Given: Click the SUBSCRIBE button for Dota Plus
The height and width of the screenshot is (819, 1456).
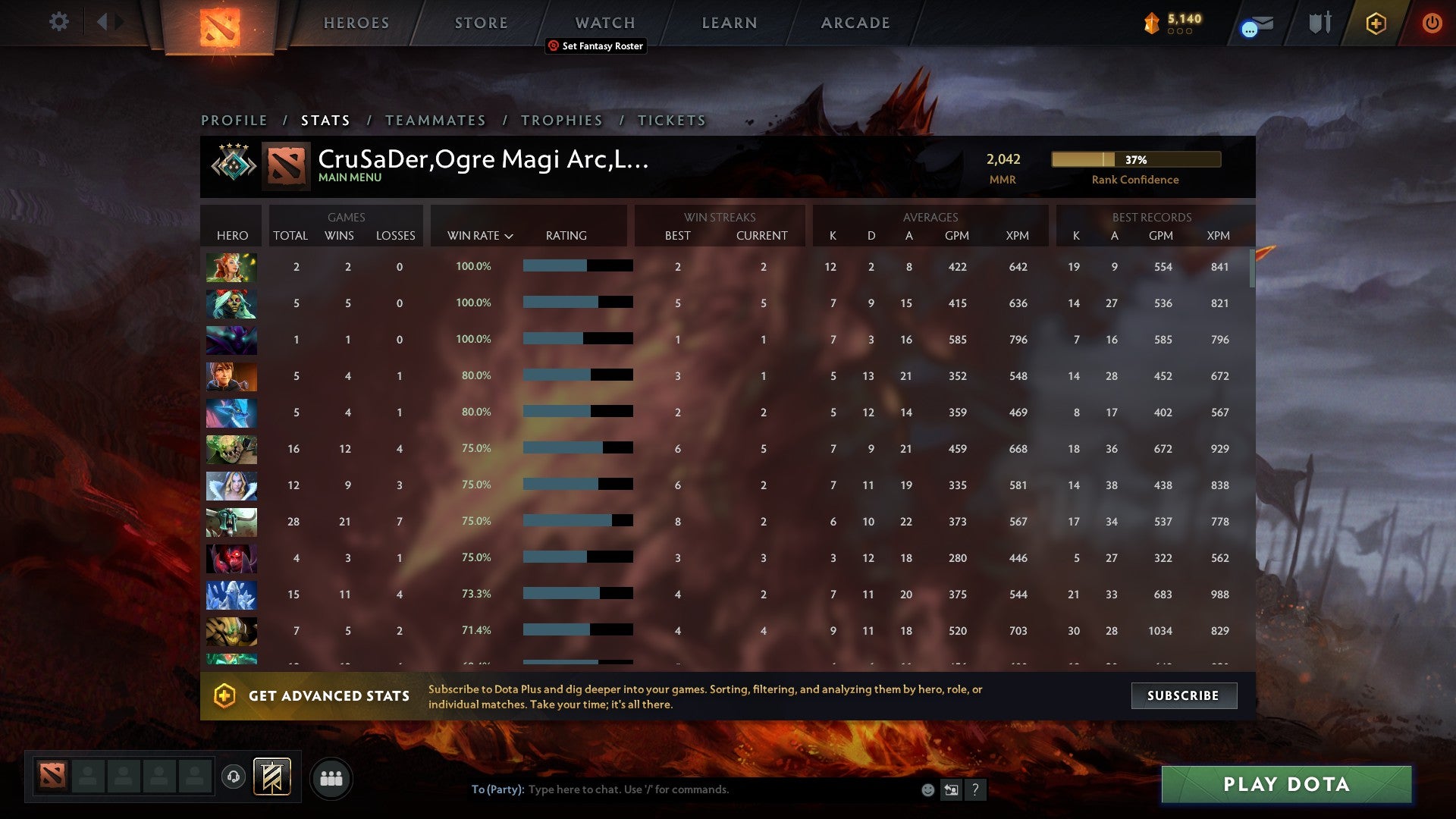Looking at the screenshot, I should pyautogui.click(x=1183, y=695).
